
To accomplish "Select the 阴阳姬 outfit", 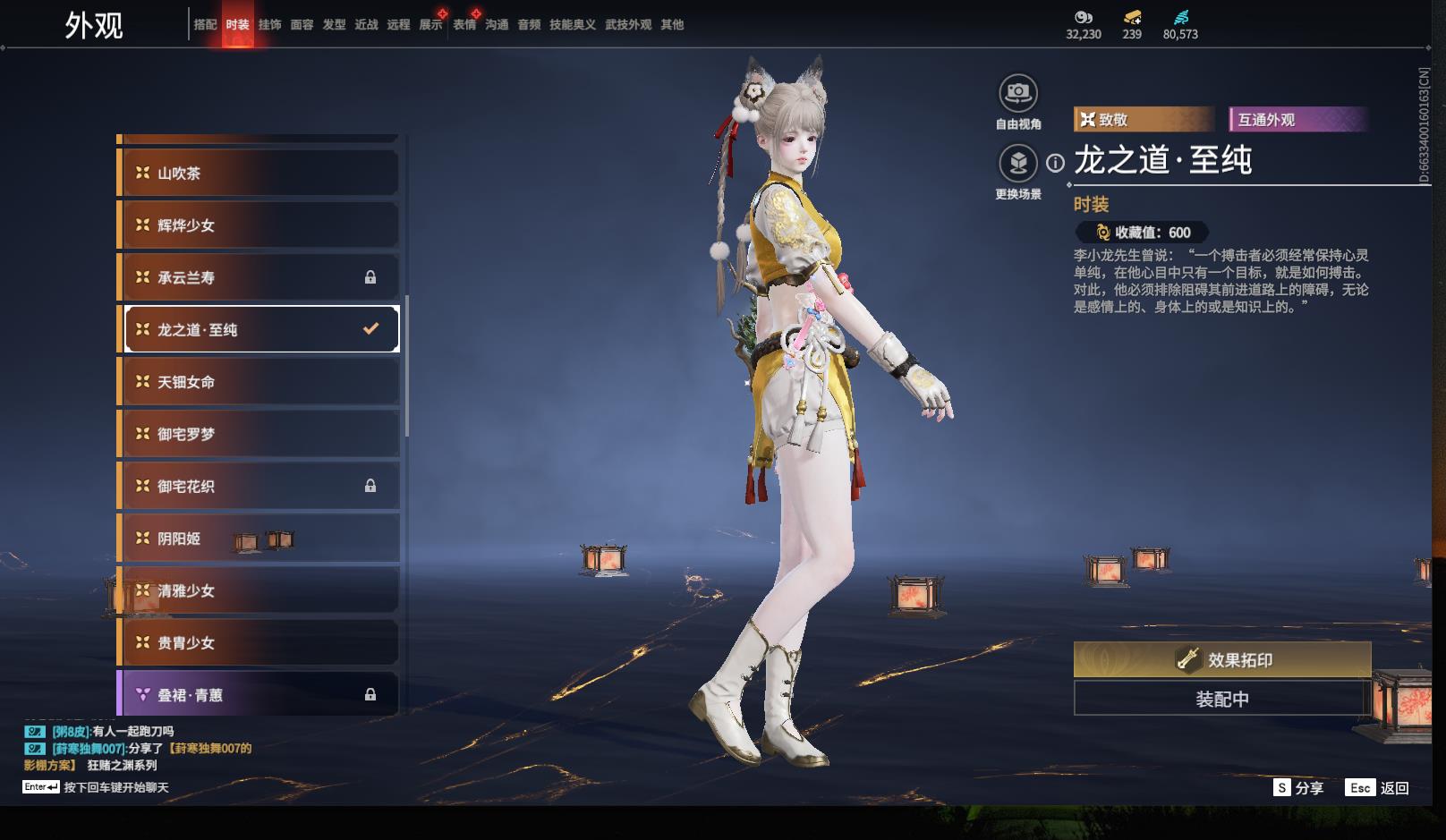I will [x=259, y=539].
